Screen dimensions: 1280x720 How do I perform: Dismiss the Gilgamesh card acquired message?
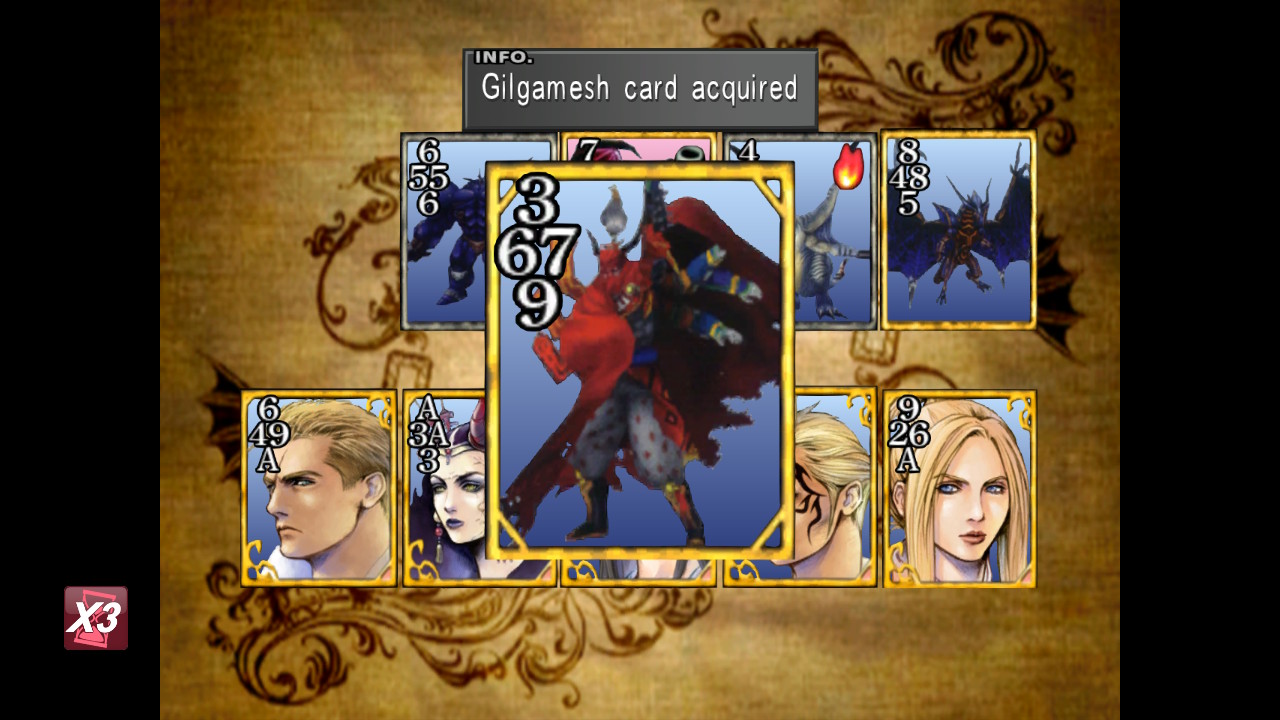coord(640,88)
